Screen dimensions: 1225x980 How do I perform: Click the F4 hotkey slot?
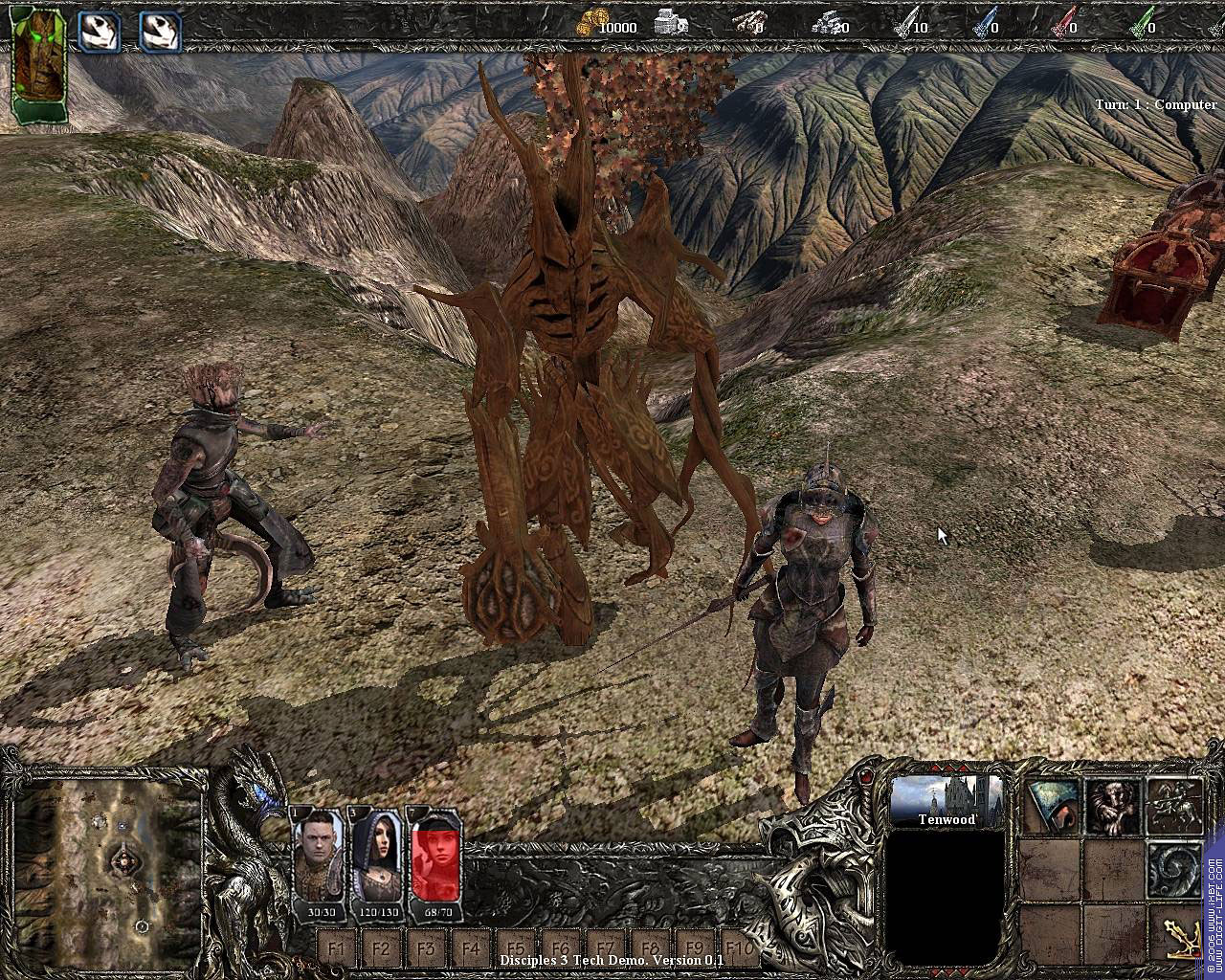point(472,949)
